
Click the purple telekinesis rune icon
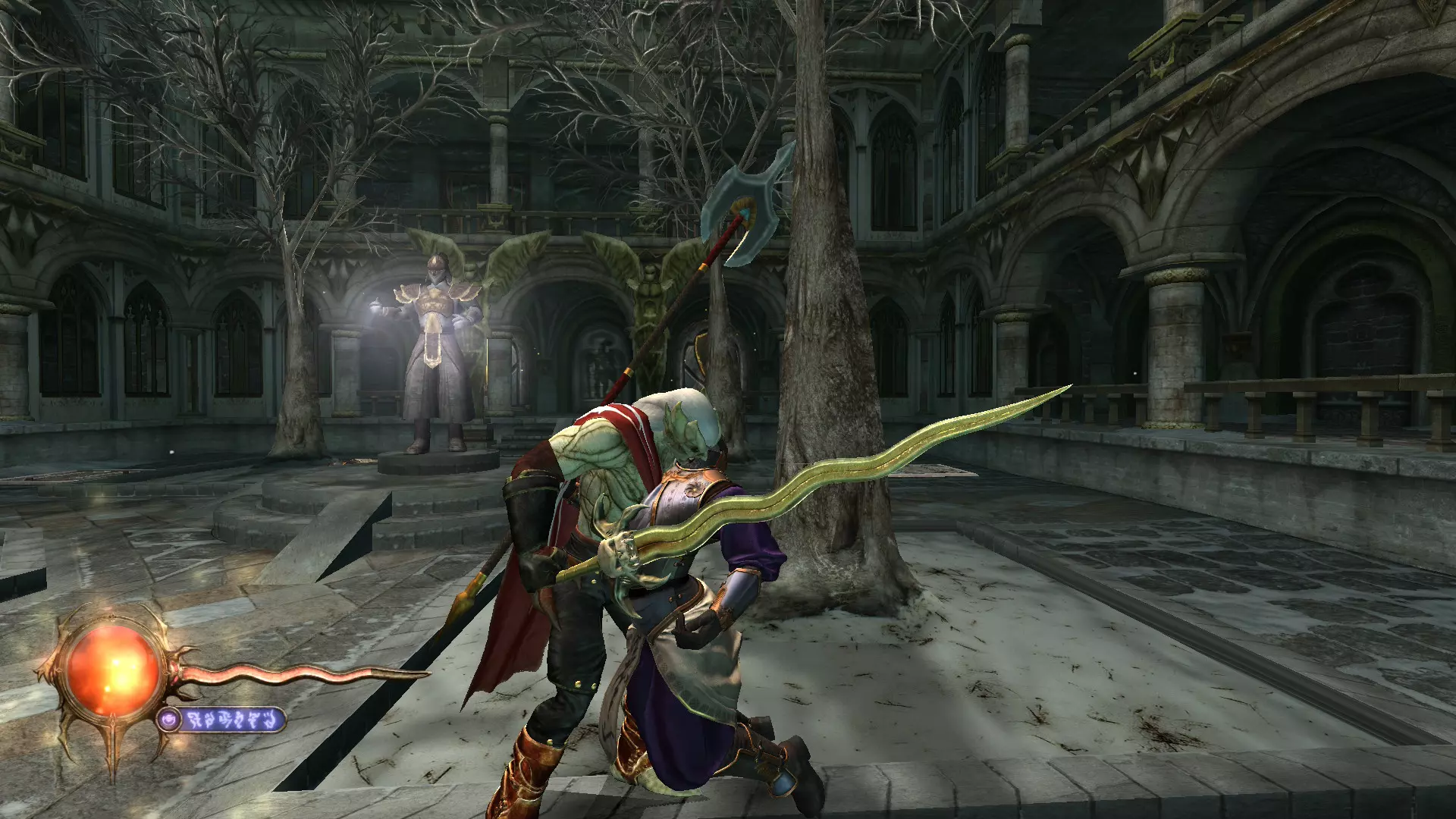click(x=170, y=719)
